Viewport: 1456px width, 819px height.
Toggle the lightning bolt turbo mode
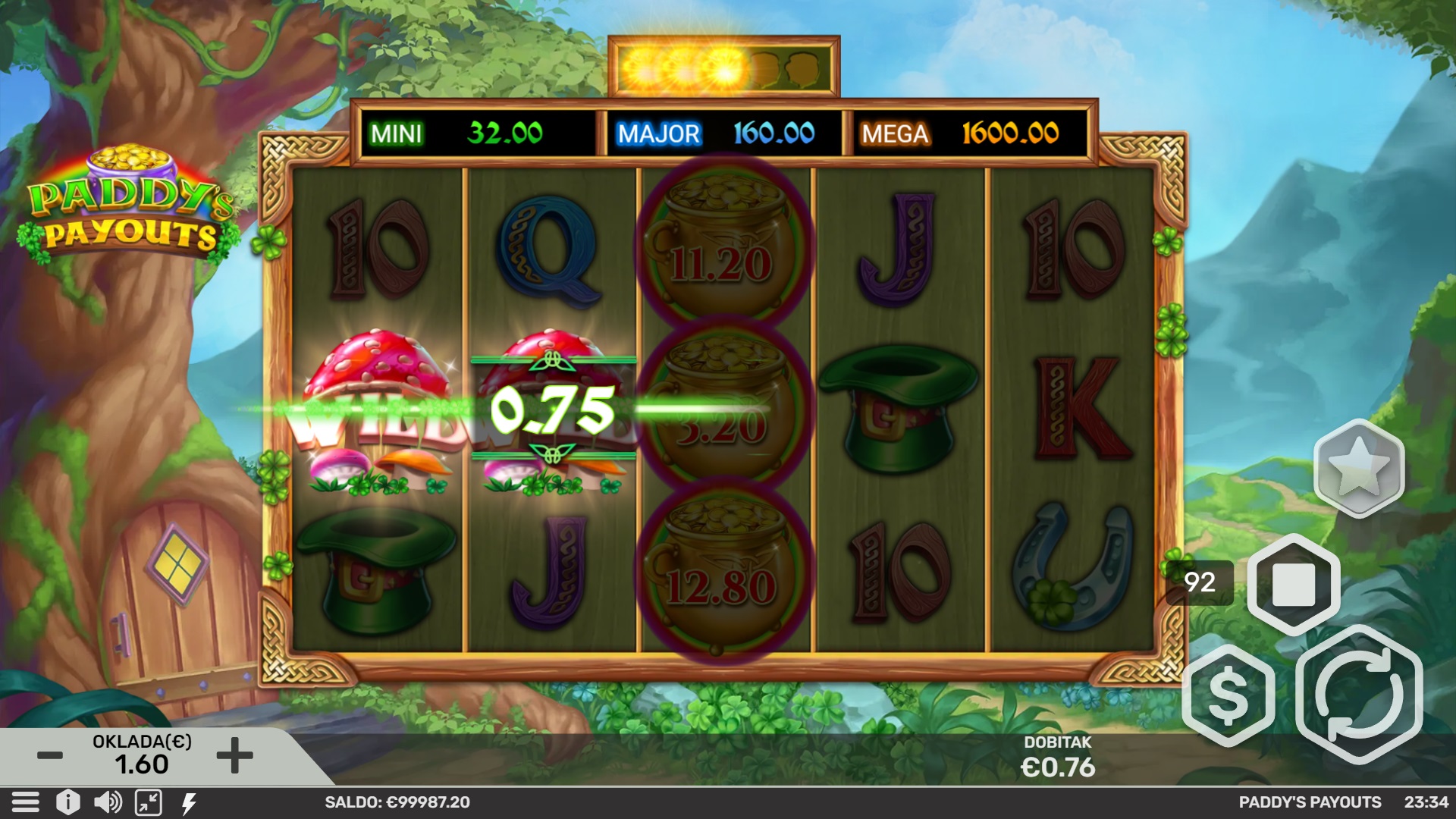[x=189, y=802]
